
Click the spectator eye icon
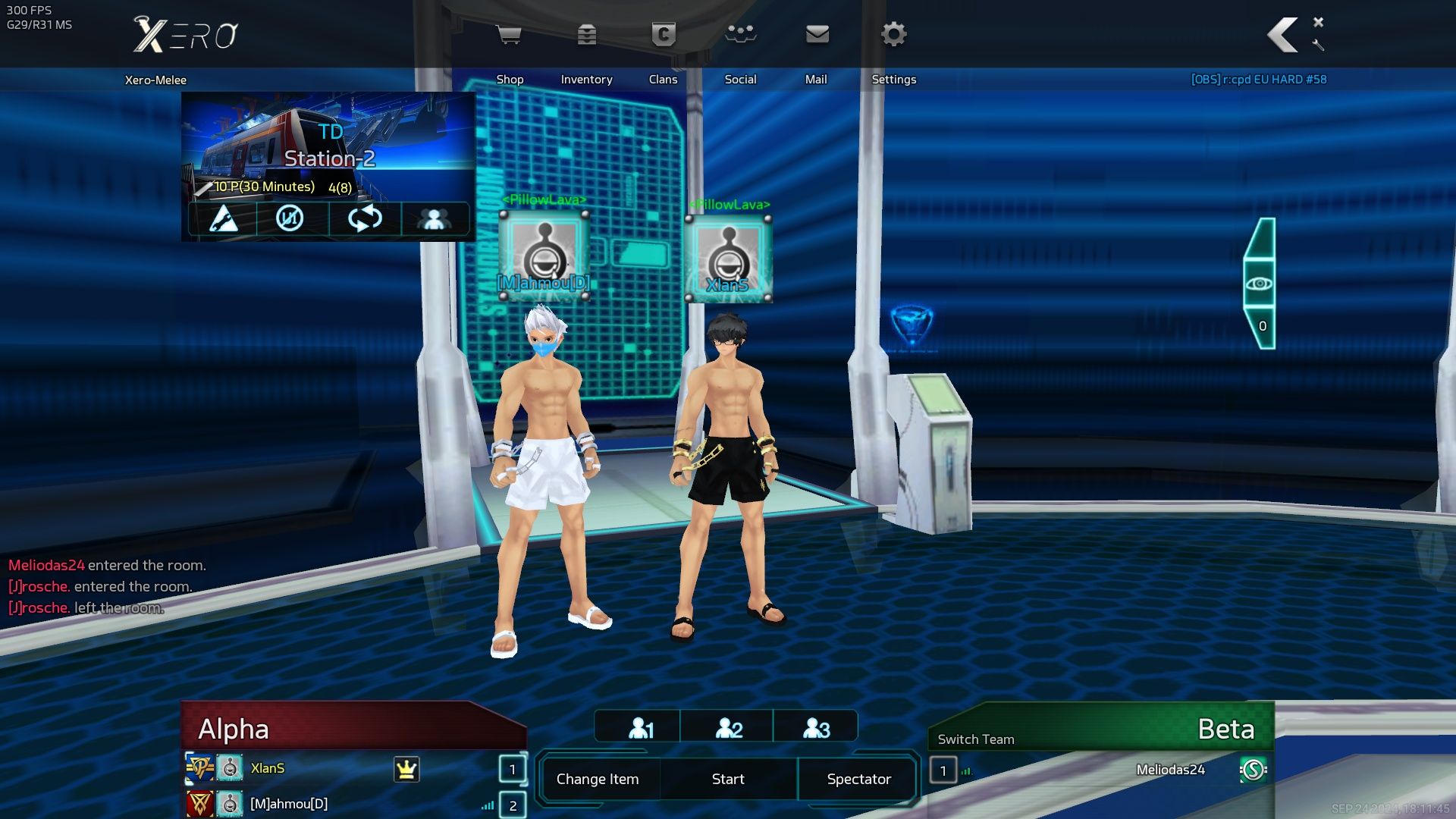click(1259, 284)
